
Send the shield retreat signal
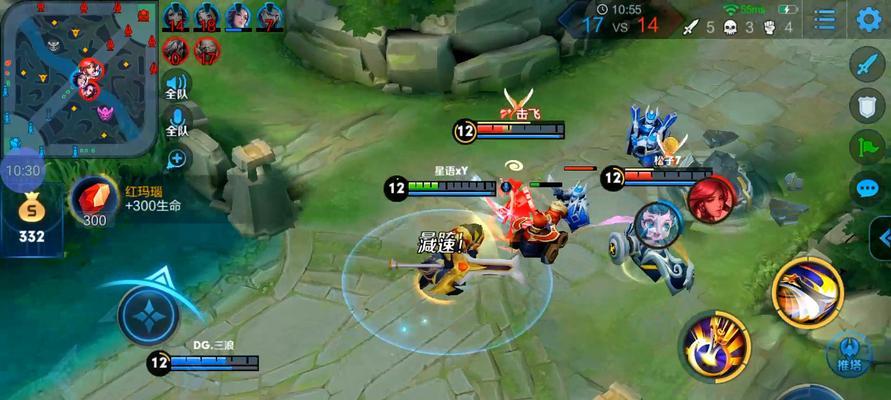866,105
